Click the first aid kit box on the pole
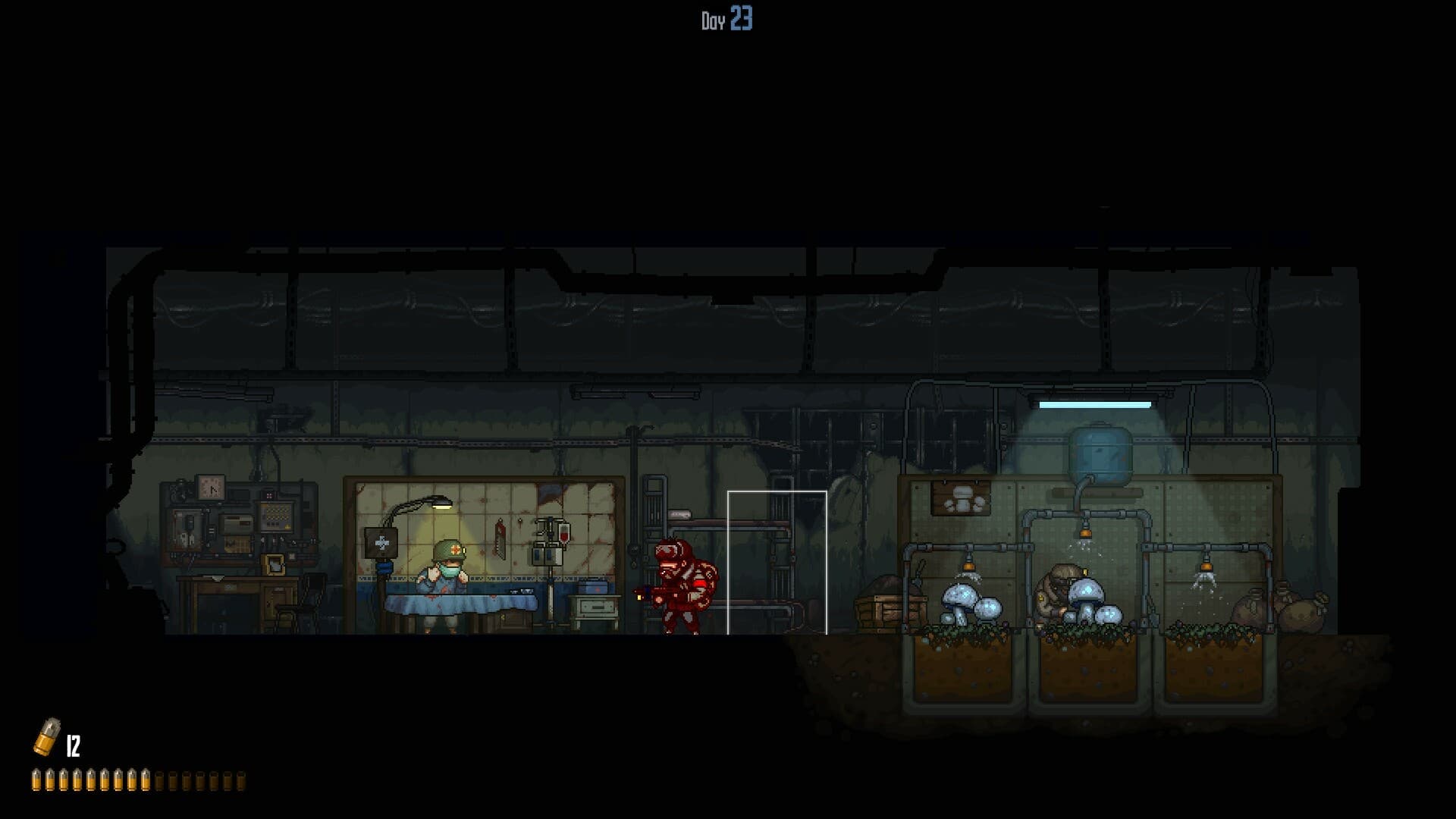 tap(381, 544)
